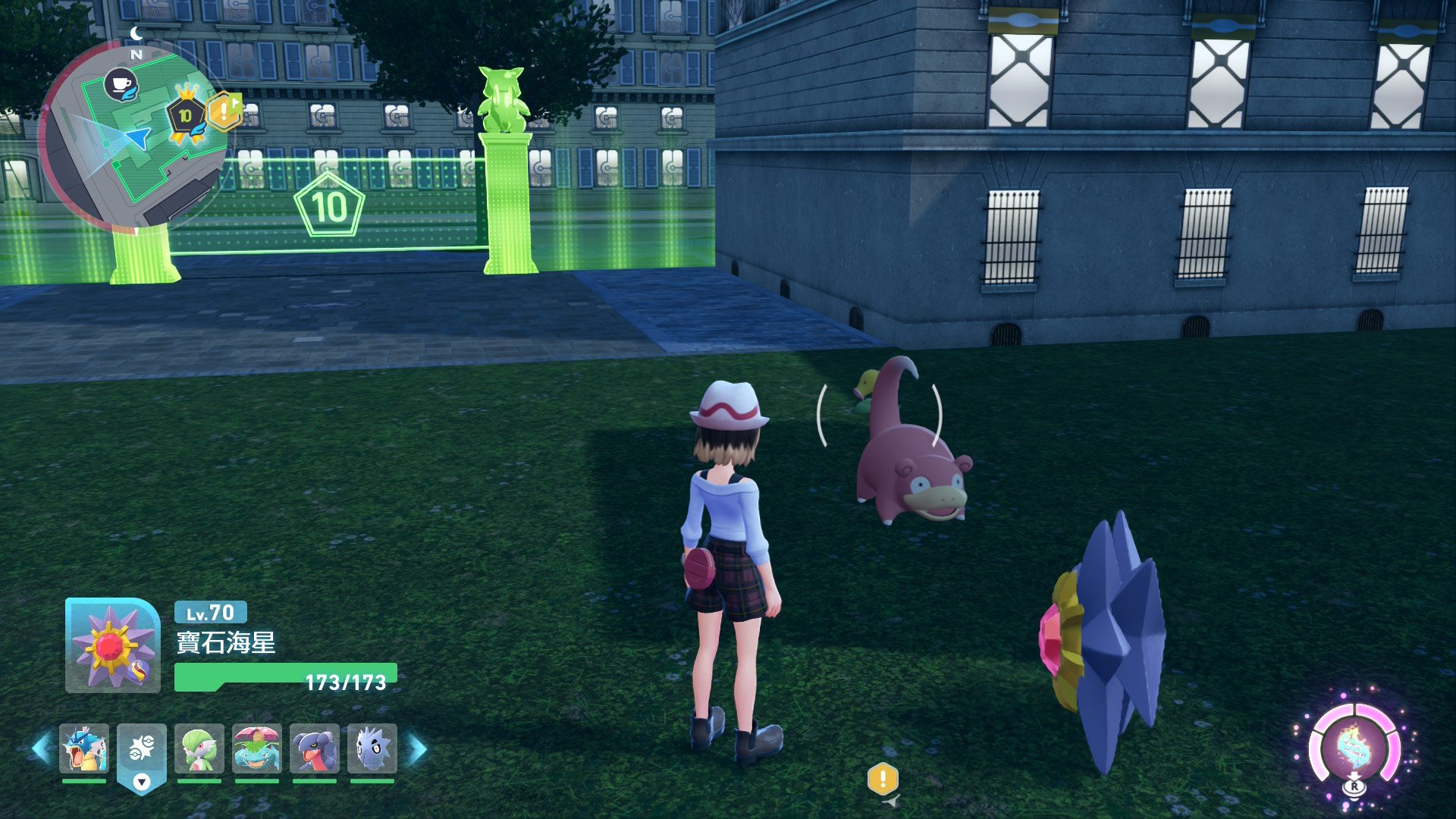Select the grey spiky Pokémon party slot
Screen dimensions: 1456x819
coord(372,748)
